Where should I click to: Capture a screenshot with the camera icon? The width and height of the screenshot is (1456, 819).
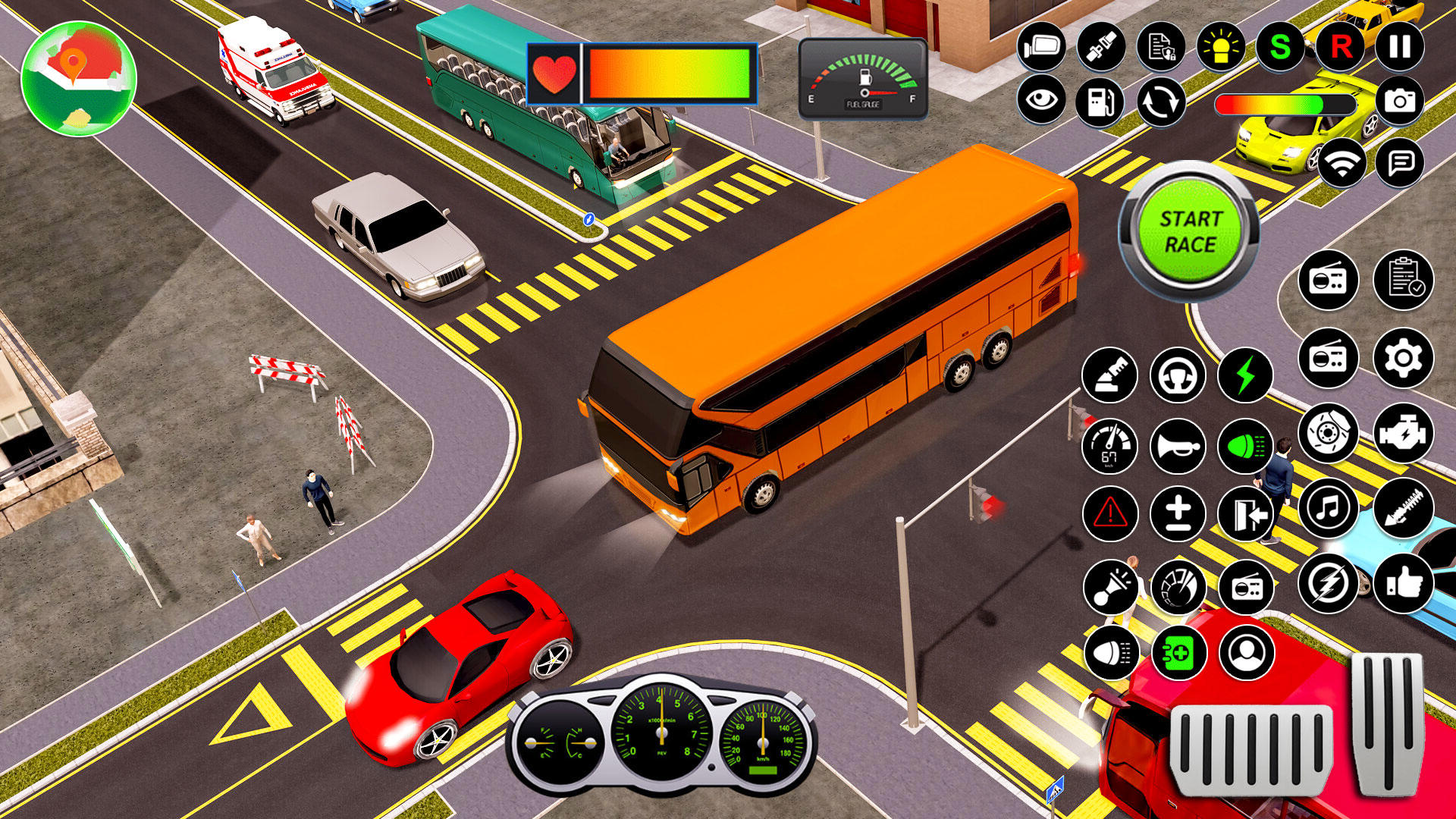1401,99
